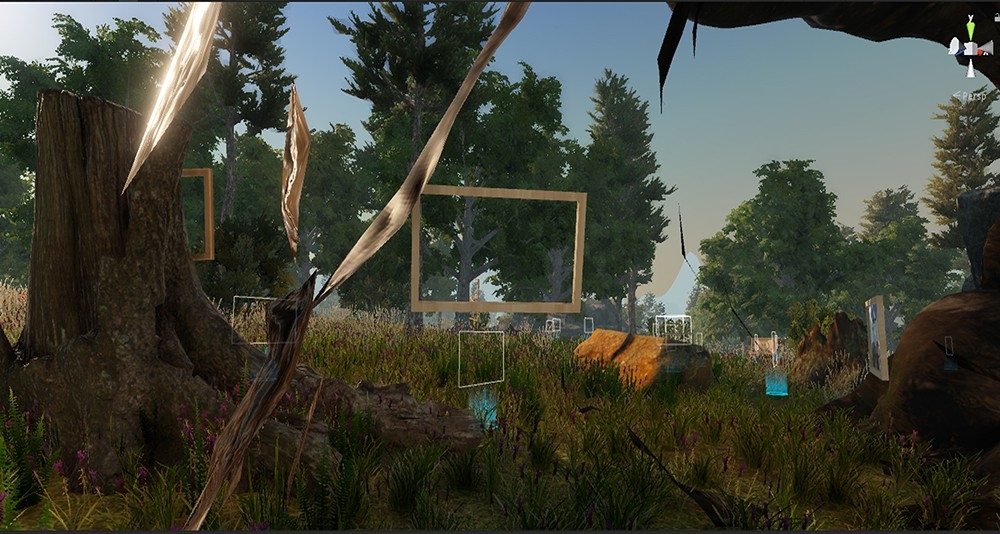This screenshot has width=1000, height=534.
Task: Toggle the Persp projection label
Action: pyautogui.click(x=972, y=95)
